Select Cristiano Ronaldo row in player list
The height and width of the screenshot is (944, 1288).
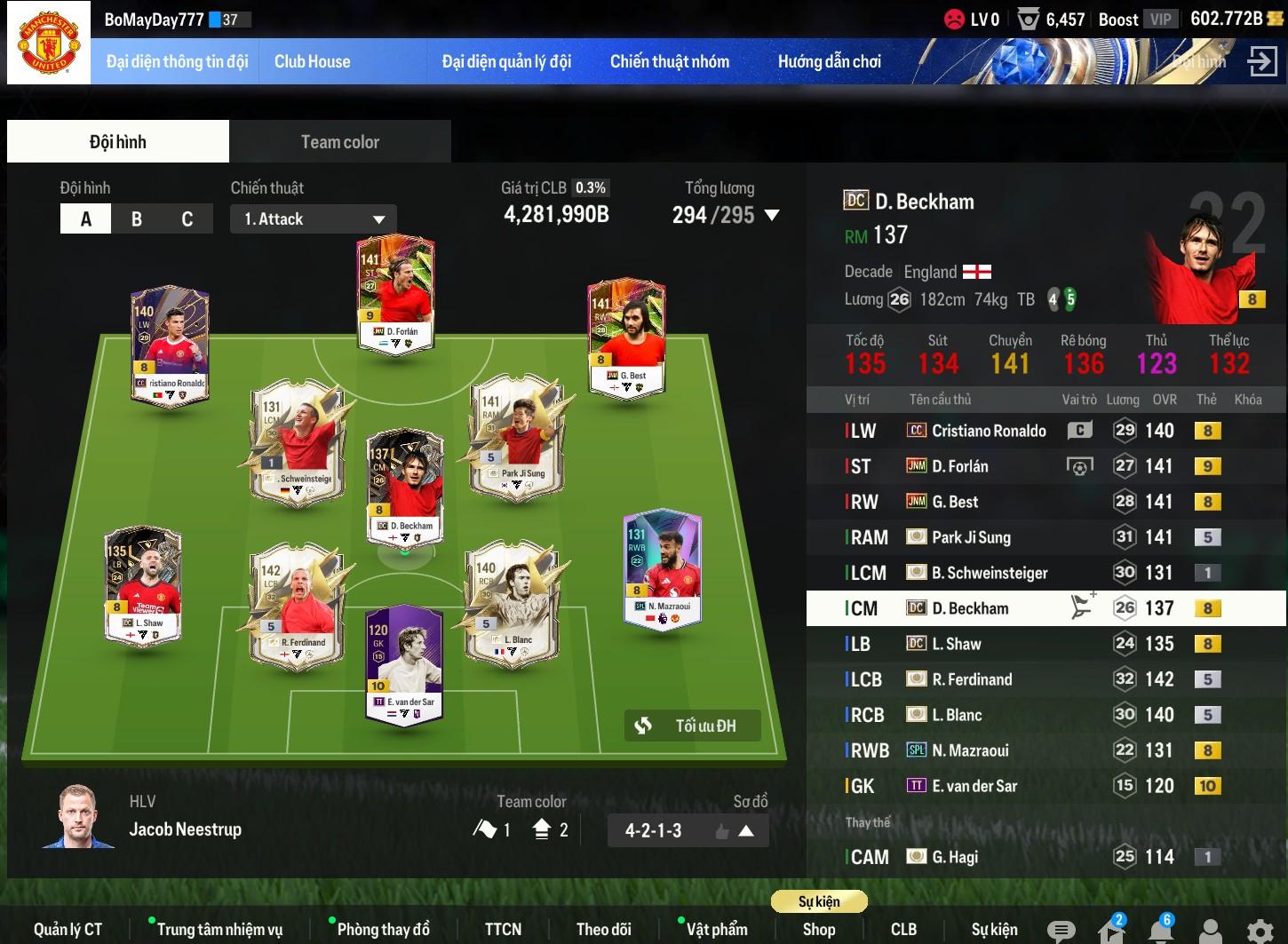pyautogui.click(x=988, y=431)
